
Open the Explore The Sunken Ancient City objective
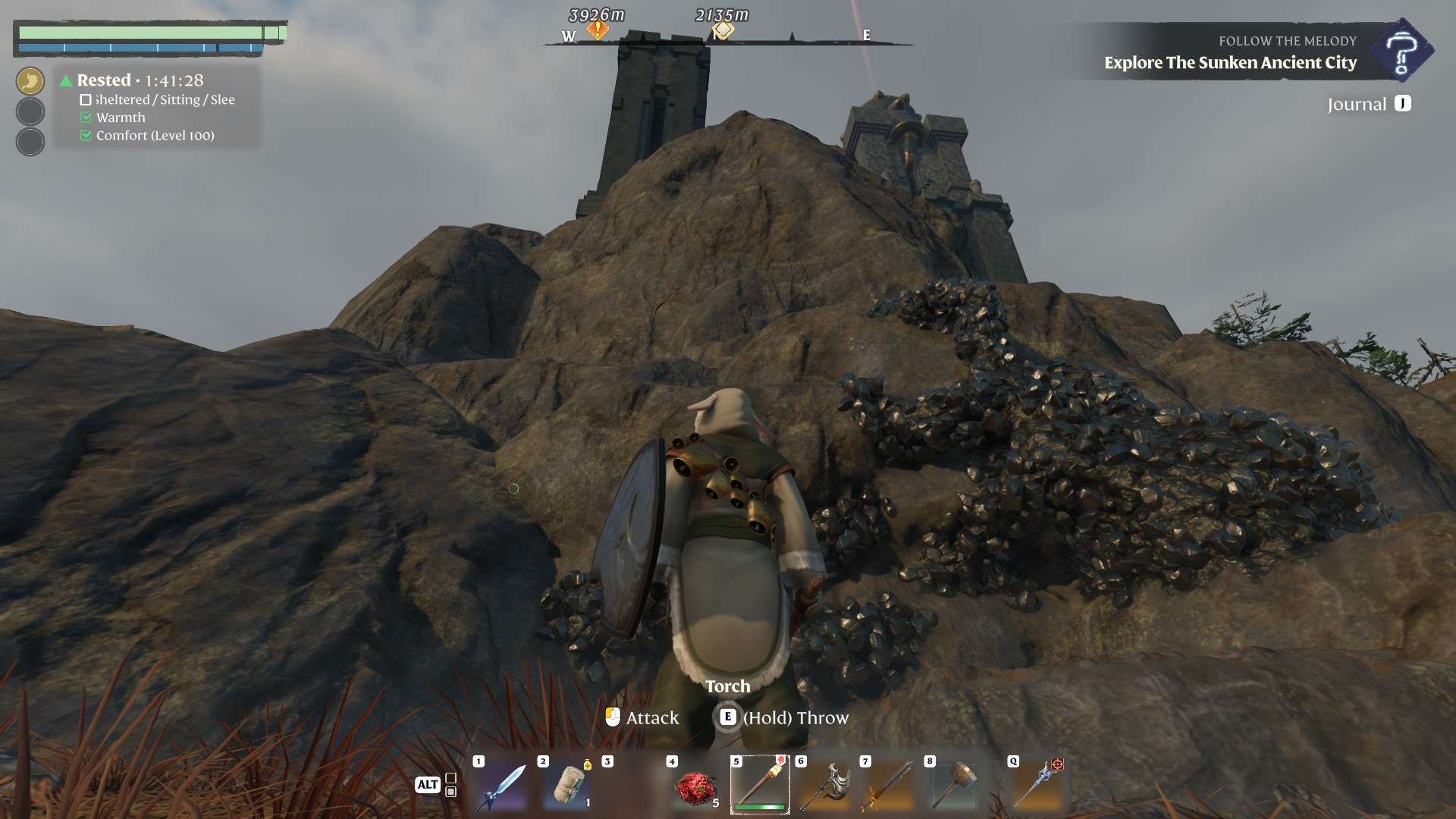click(1230, 63)
